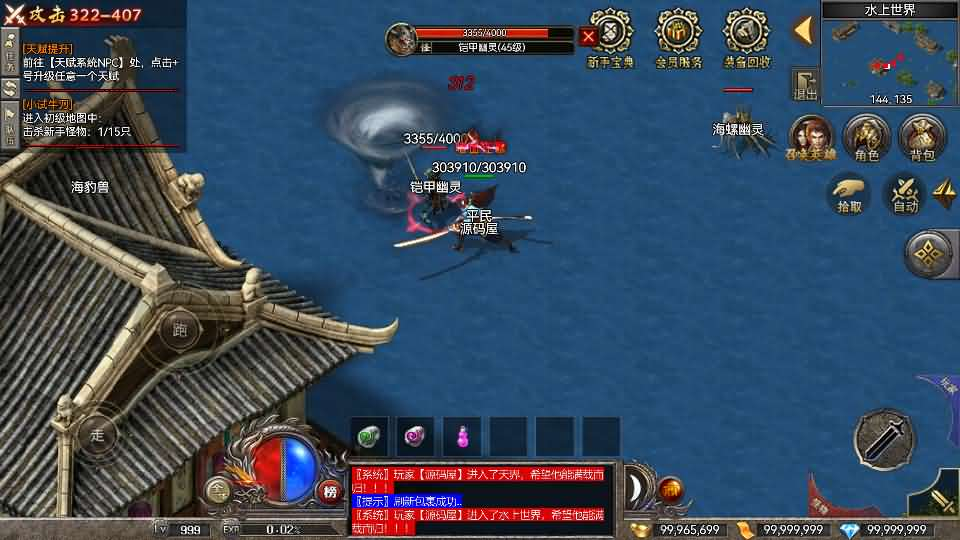Select the green scroll hotbar slot

pyautogui.click(x=369, y=436)
